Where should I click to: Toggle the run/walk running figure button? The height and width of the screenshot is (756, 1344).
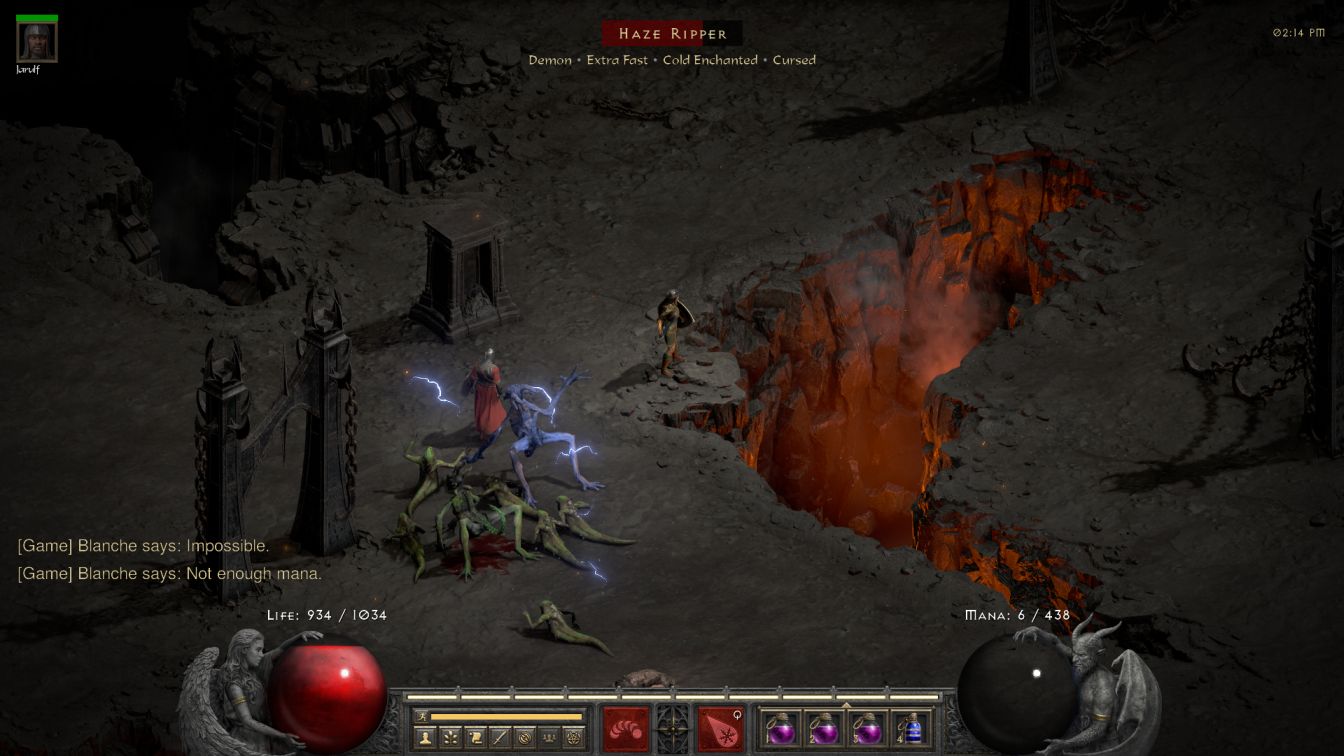423,716
